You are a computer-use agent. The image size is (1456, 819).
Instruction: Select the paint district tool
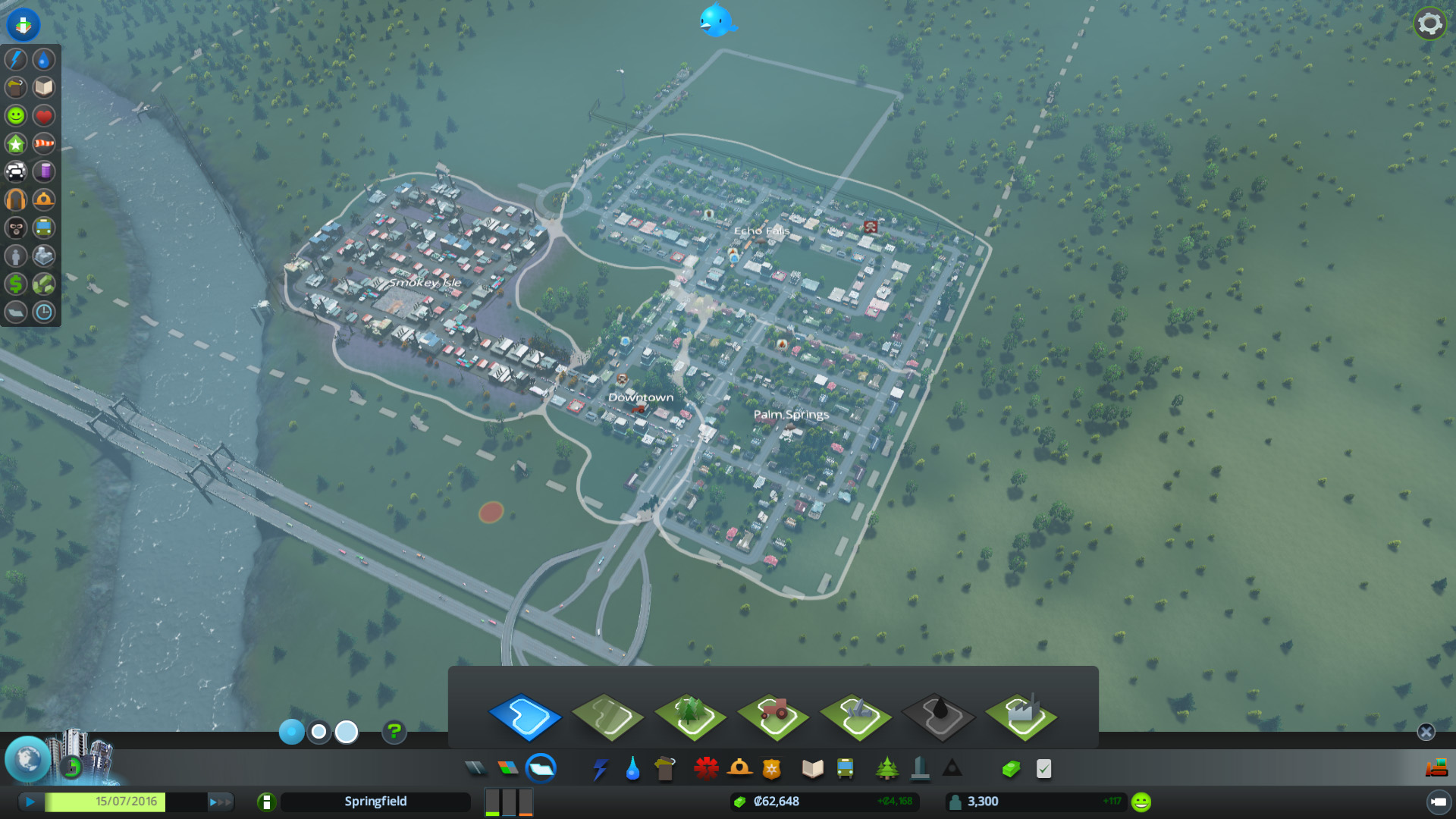pos(525,717)
